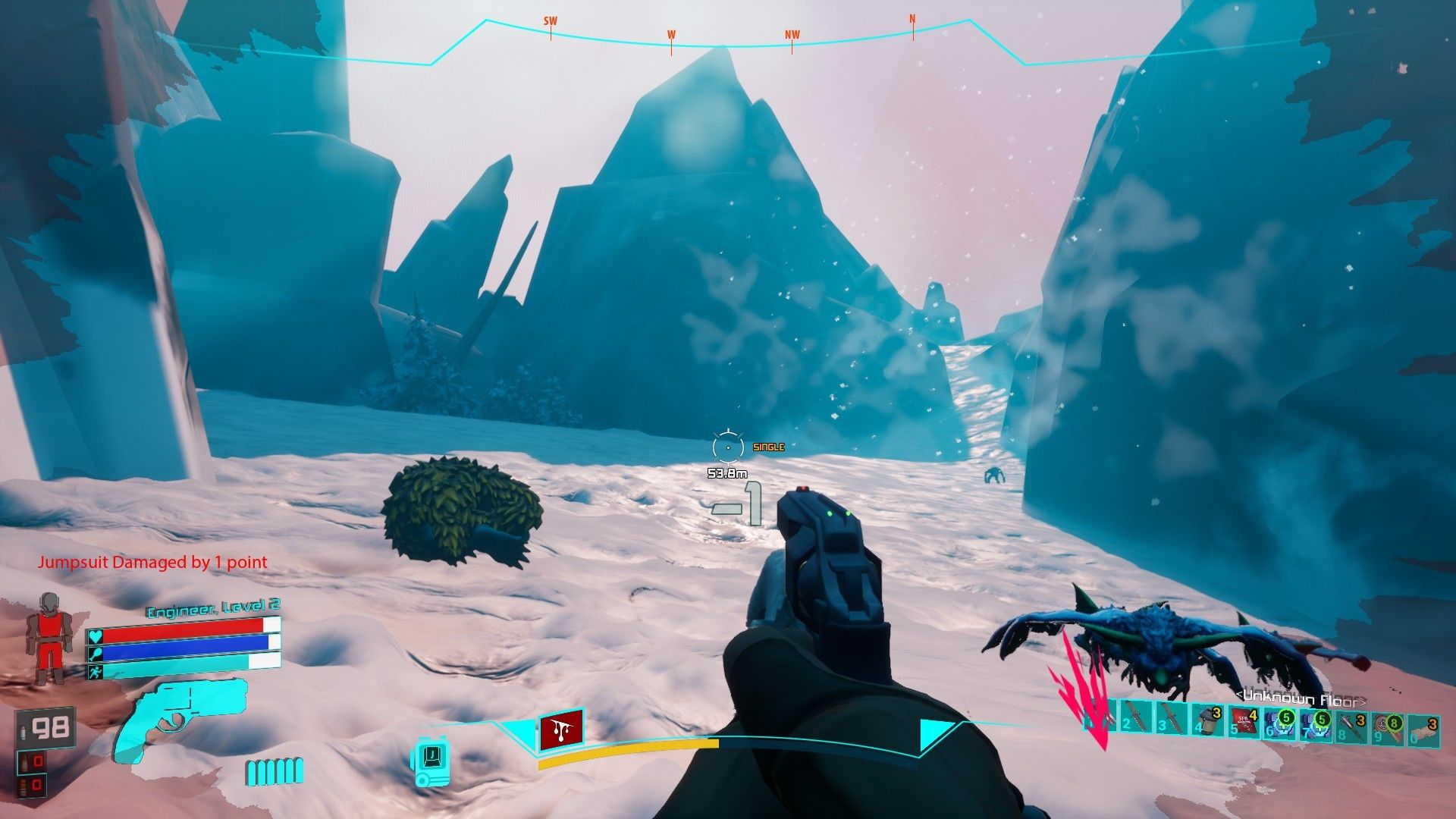Image resolution: width=1456 pixels, height=819 pixels.
Task: Choose the canister item in slot 4
Action: tap(1207, 719)
